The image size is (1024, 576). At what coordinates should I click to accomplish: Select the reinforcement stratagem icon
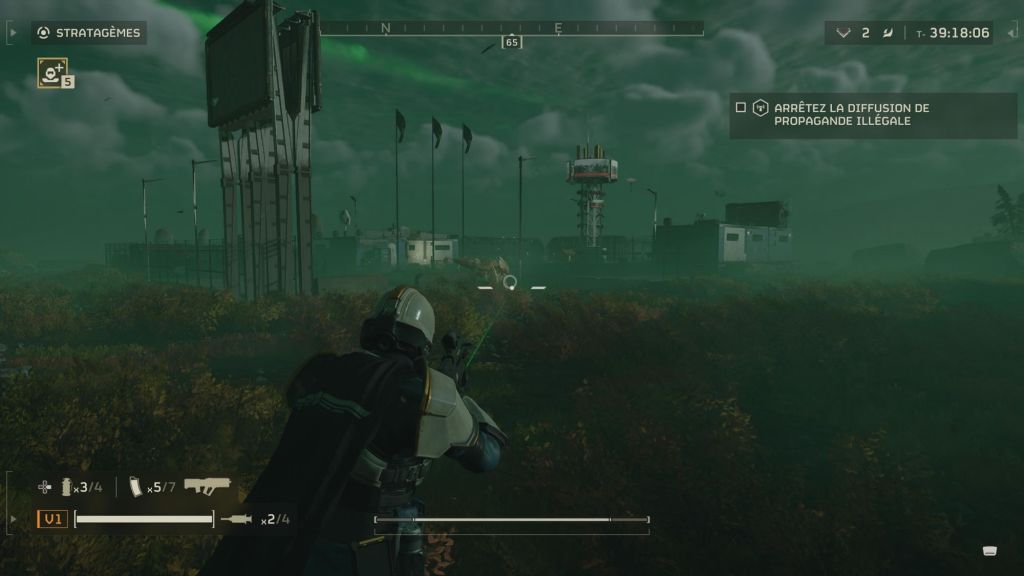pyautogui.click(x=52, y=71)
